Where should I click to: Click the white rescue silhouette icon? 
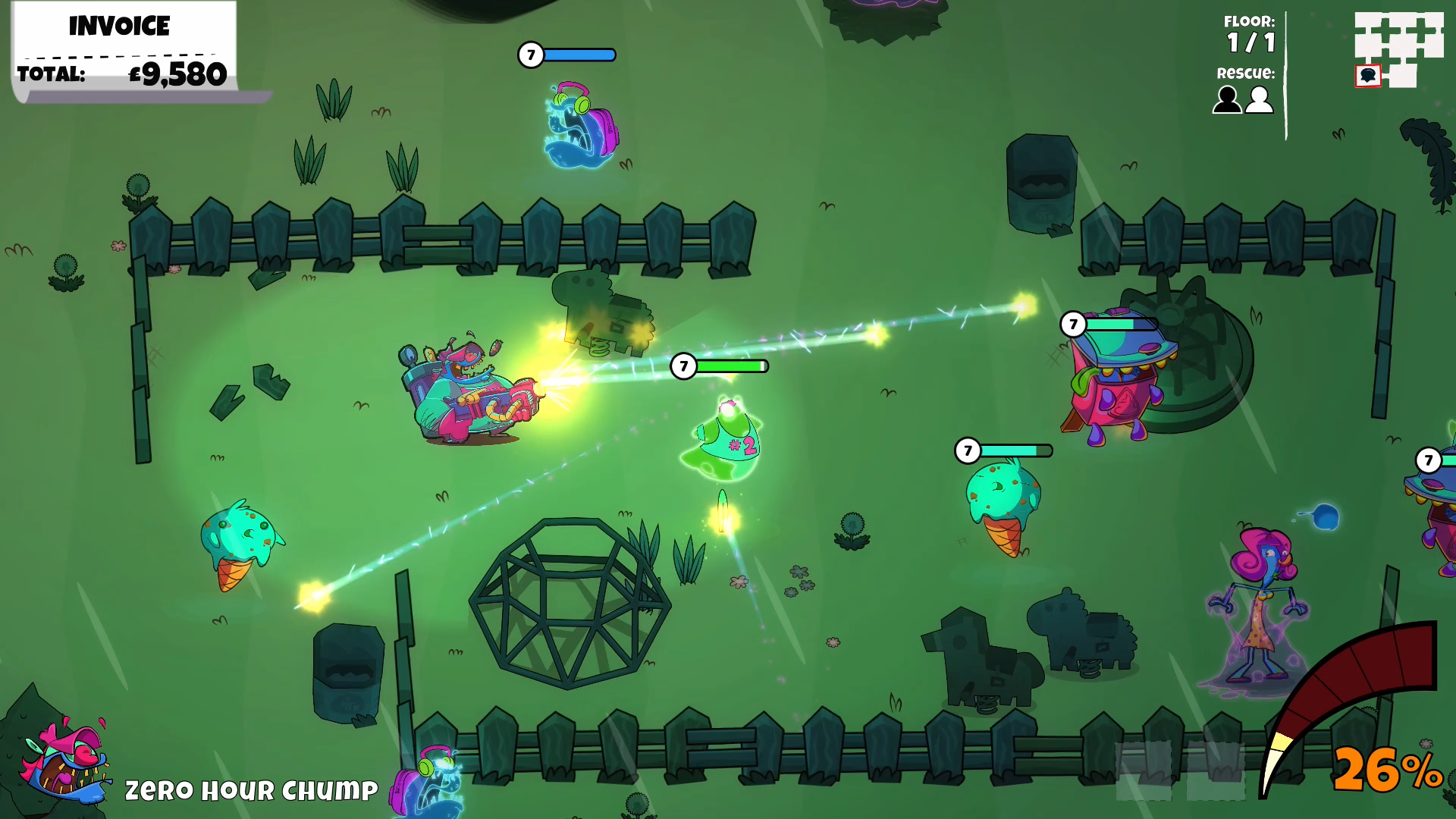[x=1260, y=99]
